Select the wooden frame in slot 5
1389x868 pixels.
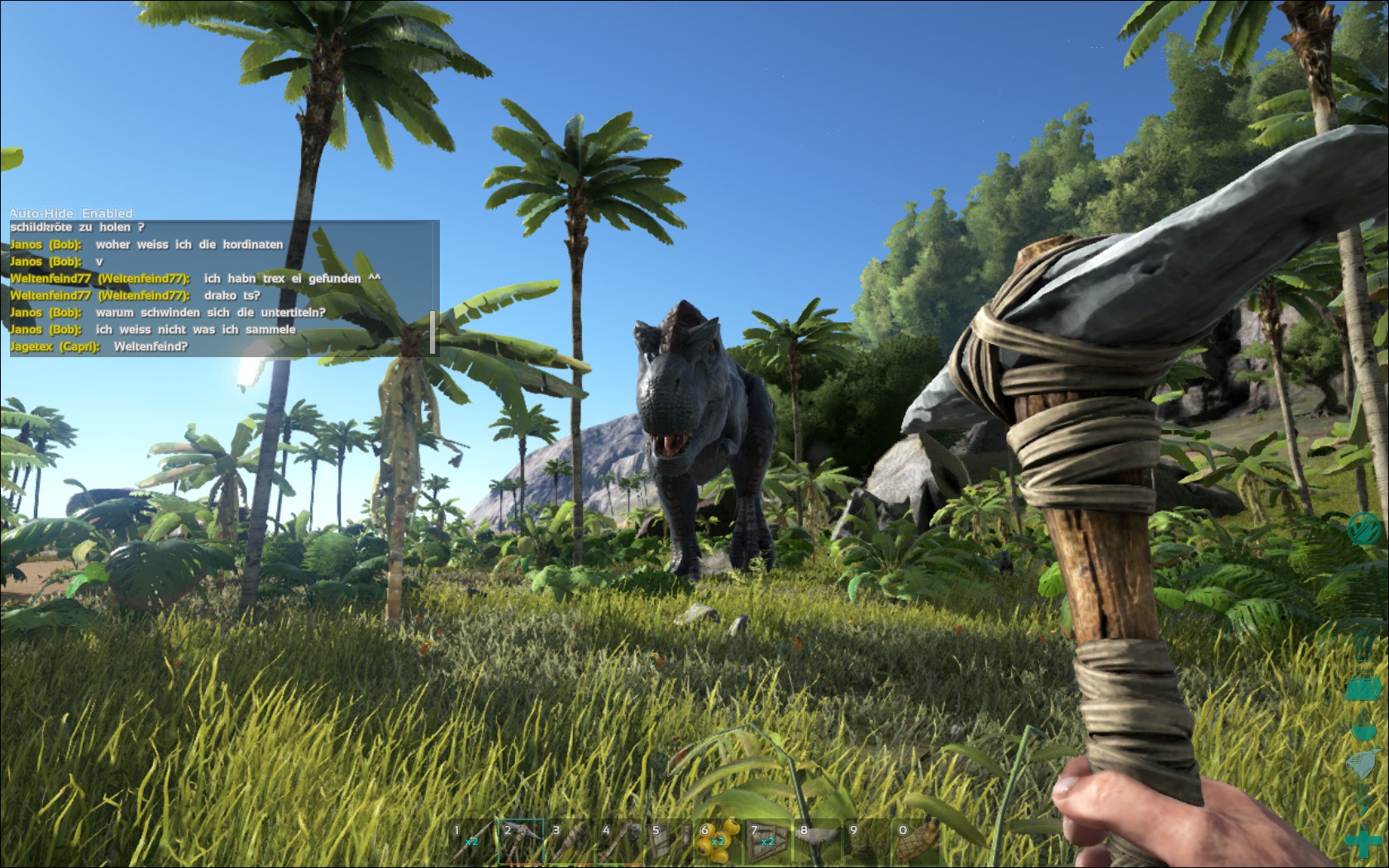(x=671, y=842)
